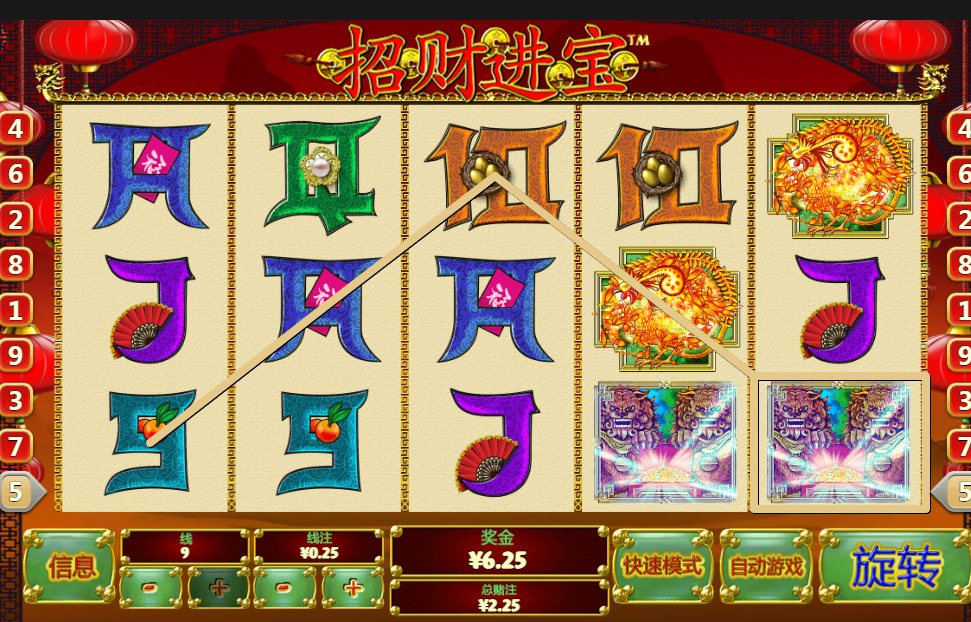Increase the number of lines (线)

coord(218,587)
